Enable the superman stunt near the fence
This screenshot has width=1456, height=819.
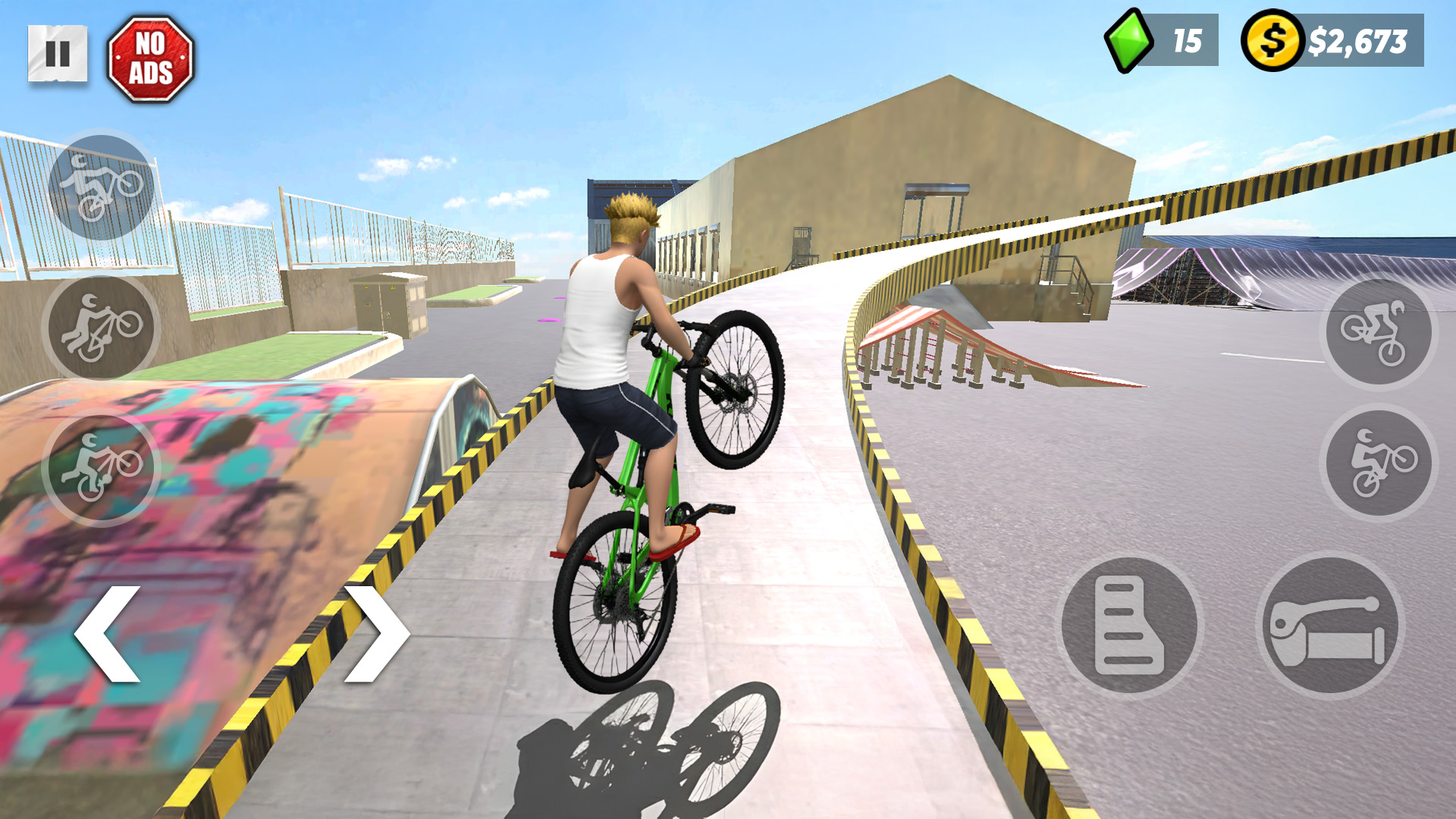(x=99, y=184)
